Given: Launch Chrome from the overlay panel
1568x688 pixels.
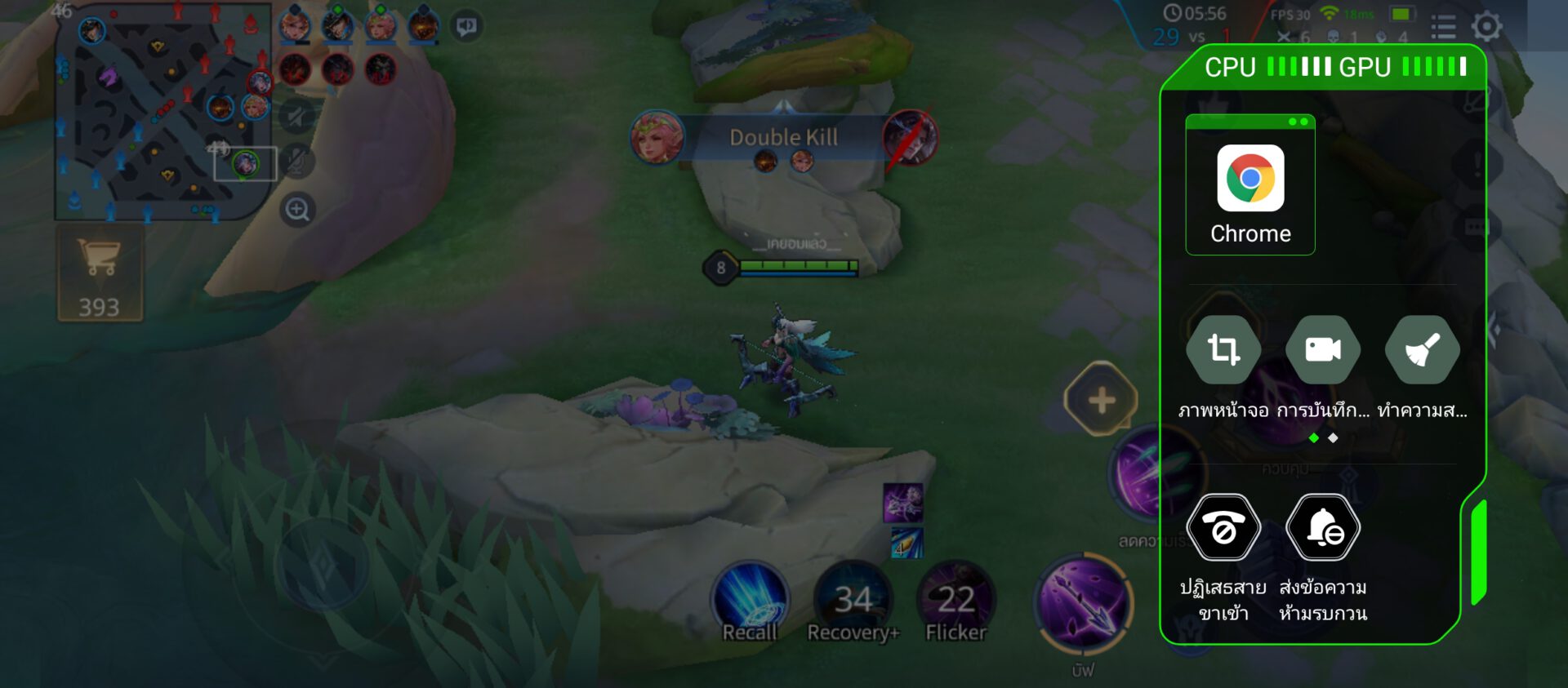Looking at the screenshot, I should coord(1250,186).
